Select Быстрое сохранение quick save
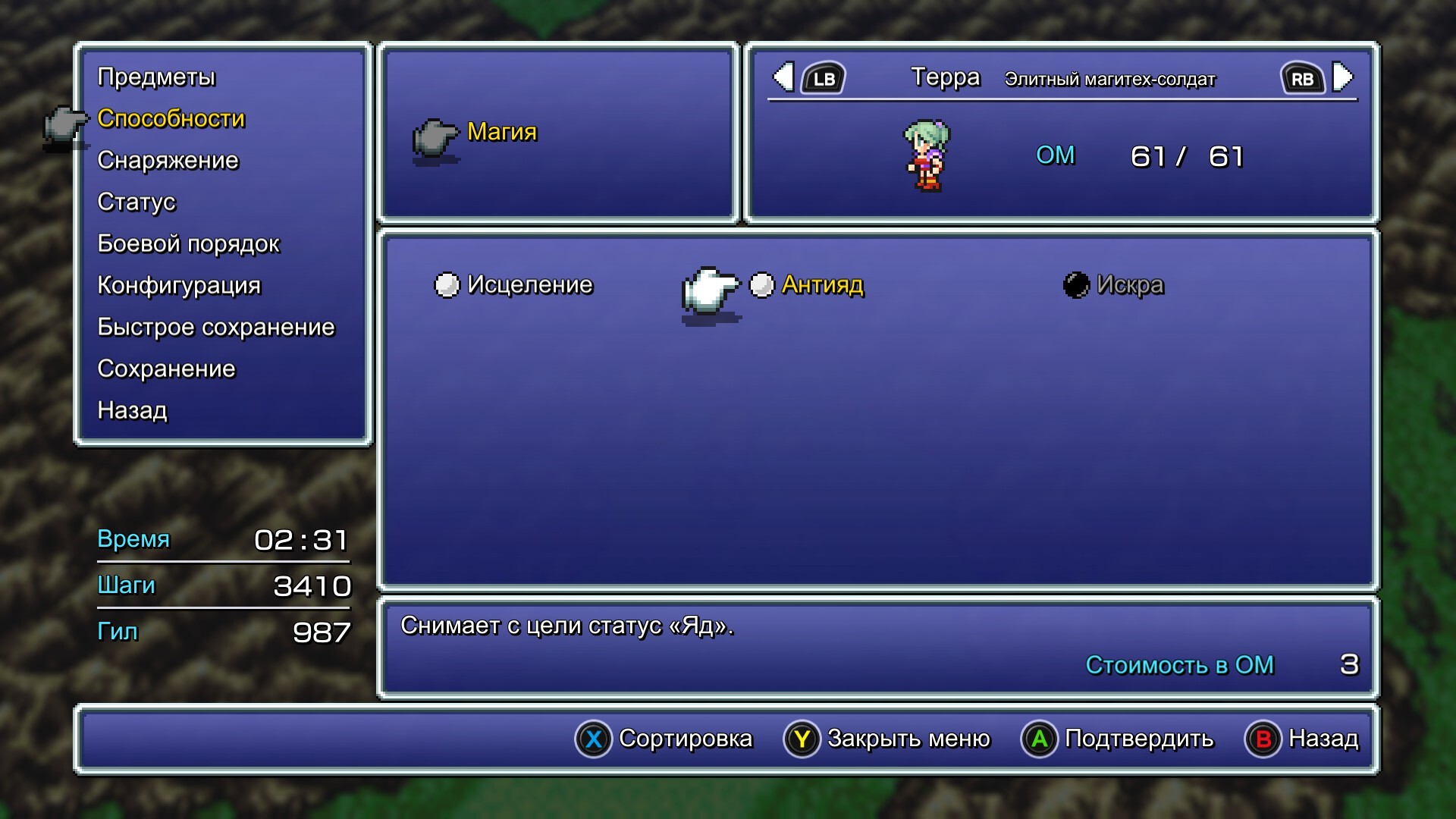The image size is (1456, 819). click(215, 328)
